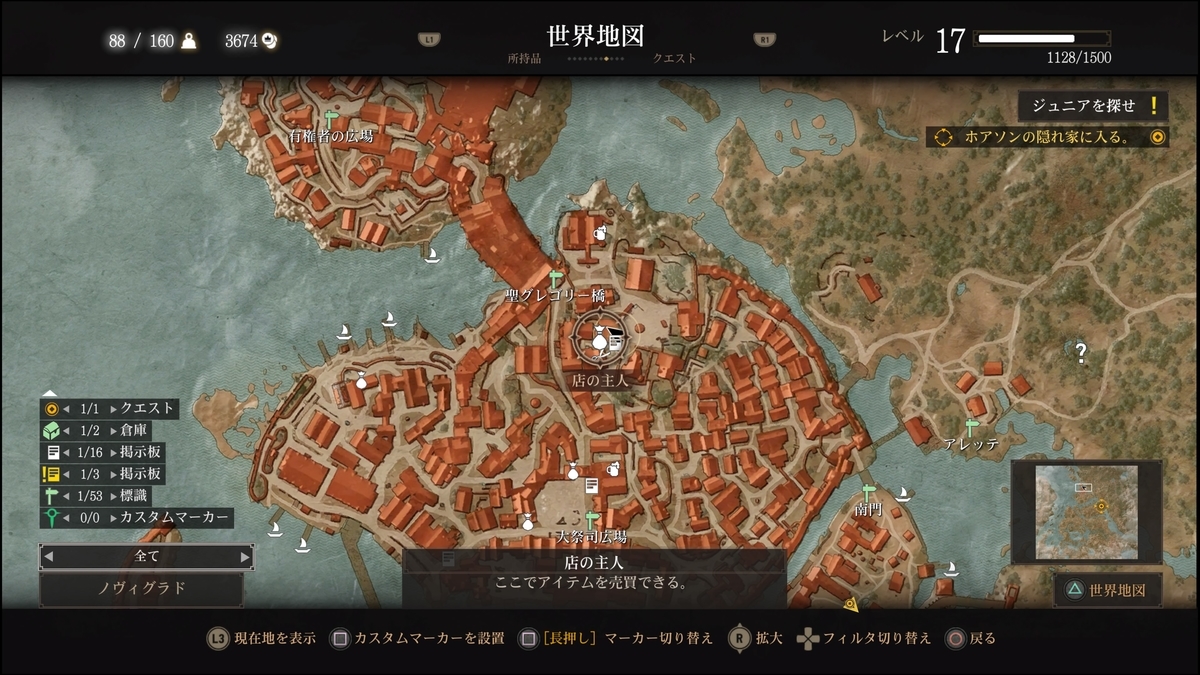Click the world overview mini-map thumbnail
Image resolution: width=1200 pixels, height=675 pixels.
[1086, 512]
